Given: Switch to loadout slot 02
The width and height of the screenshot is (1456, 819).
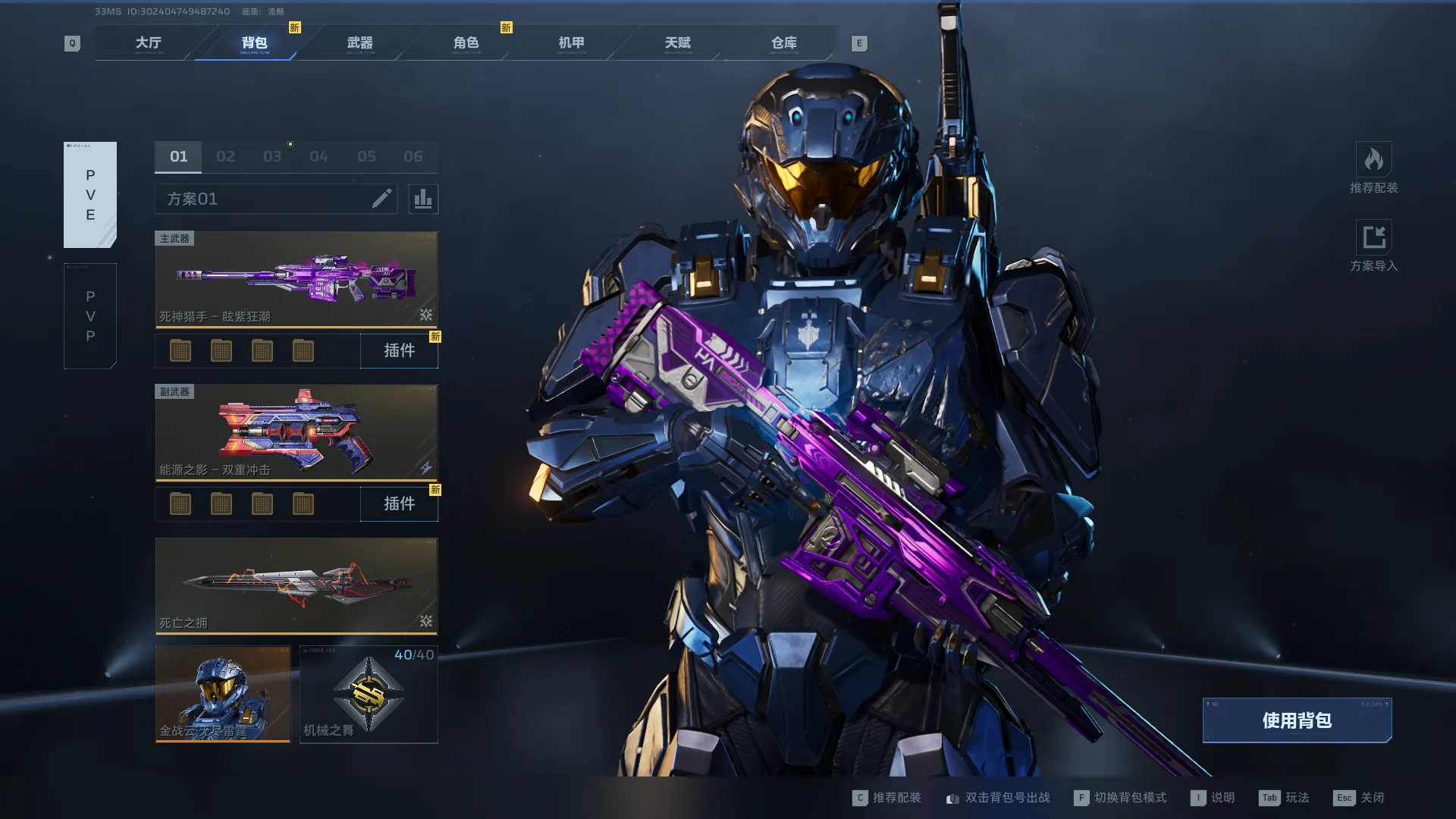Looking at the screenshot, I should tap(225, 157).
